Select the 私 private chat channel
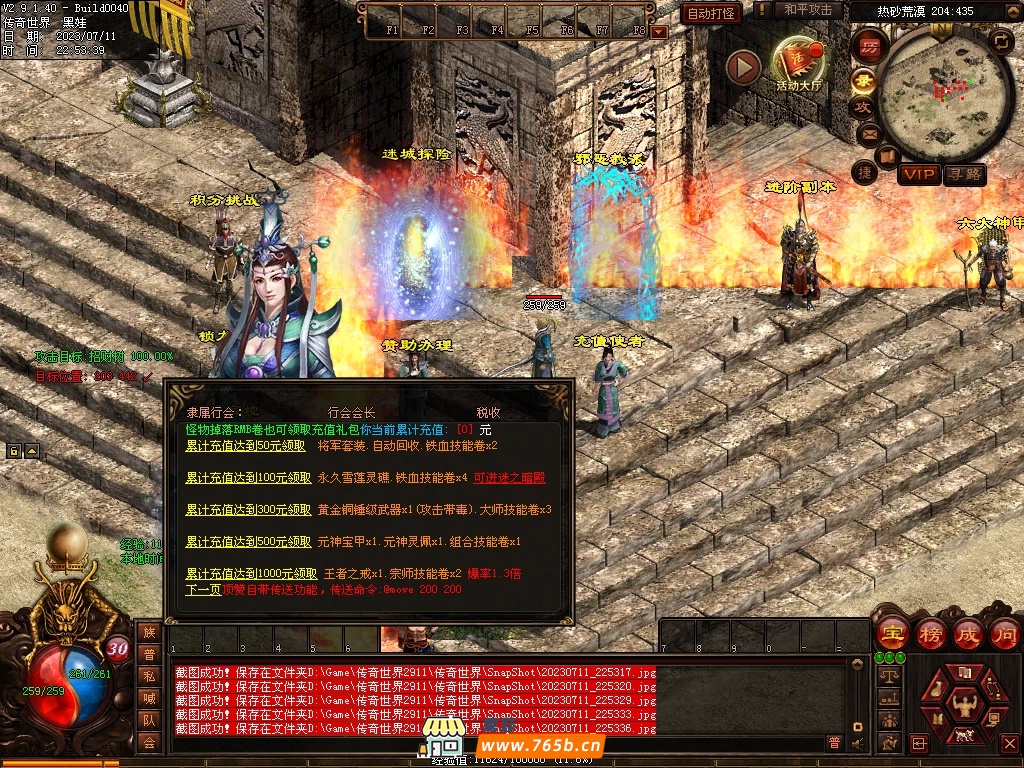 149,676
